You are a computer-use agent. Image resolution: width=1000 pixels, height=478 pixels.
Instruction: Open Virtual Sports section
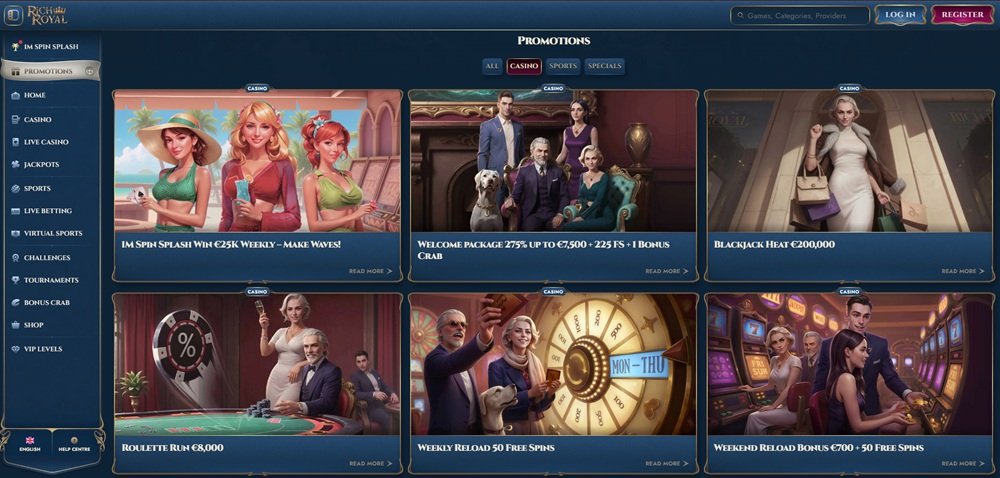(x=53, y=233)
